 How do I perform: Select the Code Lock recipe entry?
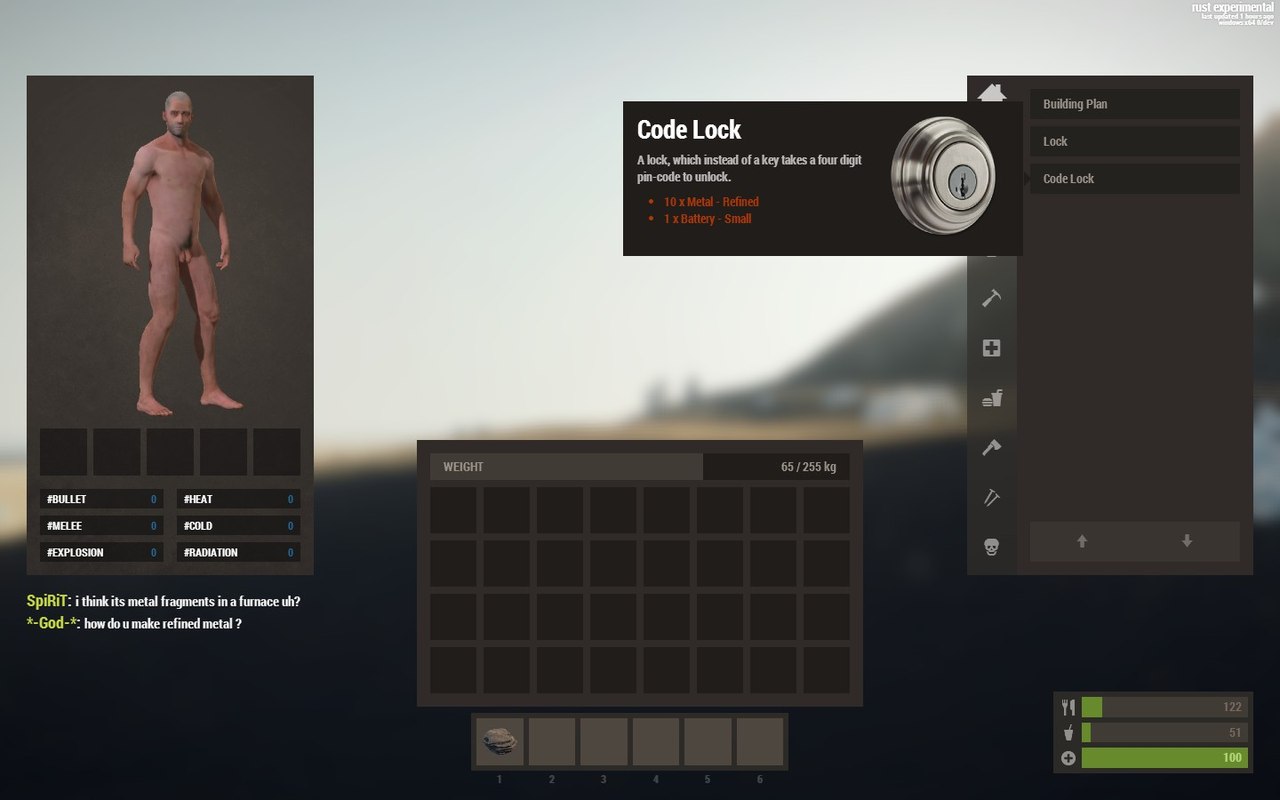(x=1134, y=179)
